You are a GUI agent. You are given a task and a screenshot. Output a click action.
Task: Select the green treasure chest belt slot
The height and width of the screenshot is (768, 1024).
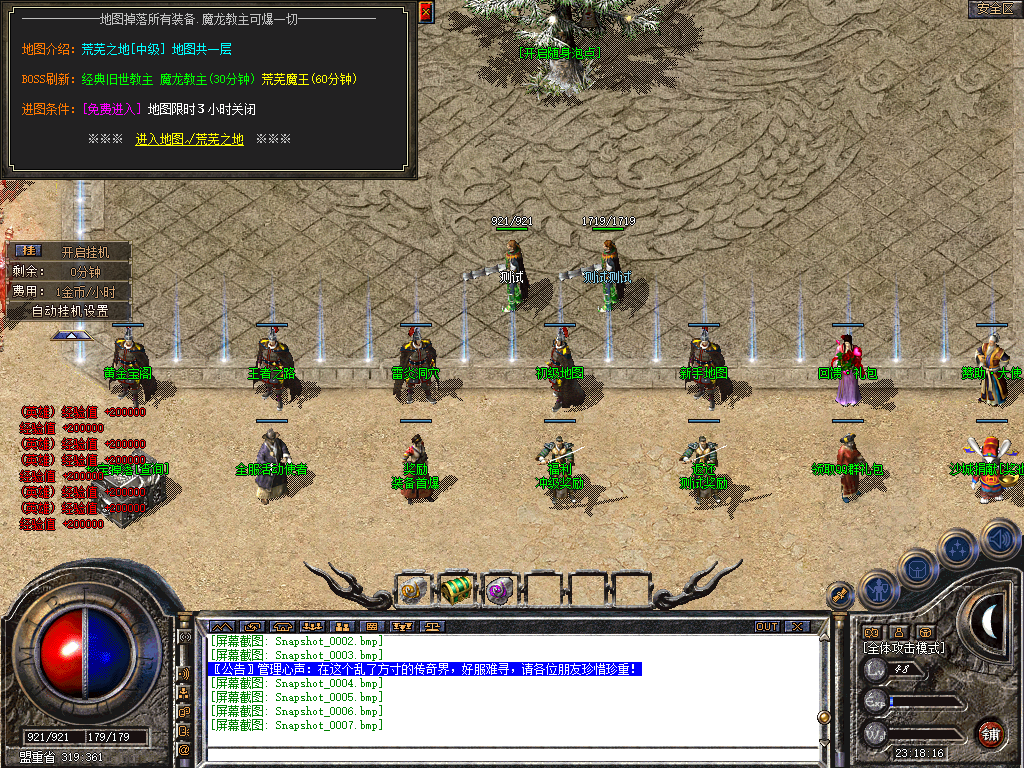[455, 590]
